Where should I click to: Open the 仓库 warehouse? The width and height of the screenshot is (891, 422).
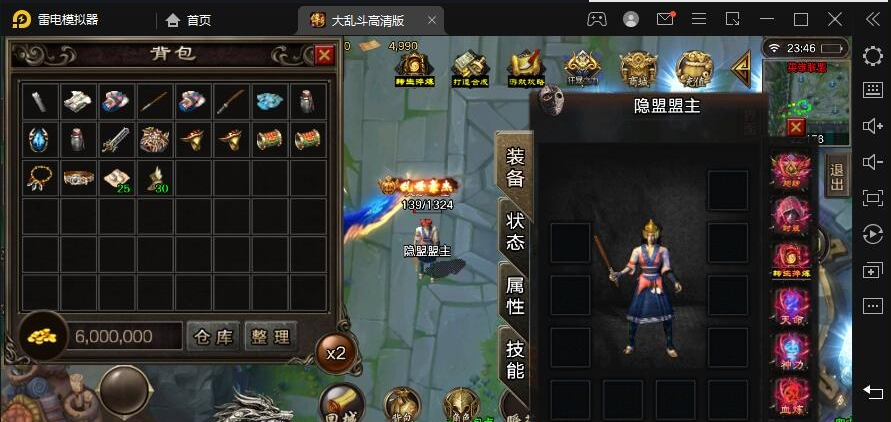coord(213,337)
